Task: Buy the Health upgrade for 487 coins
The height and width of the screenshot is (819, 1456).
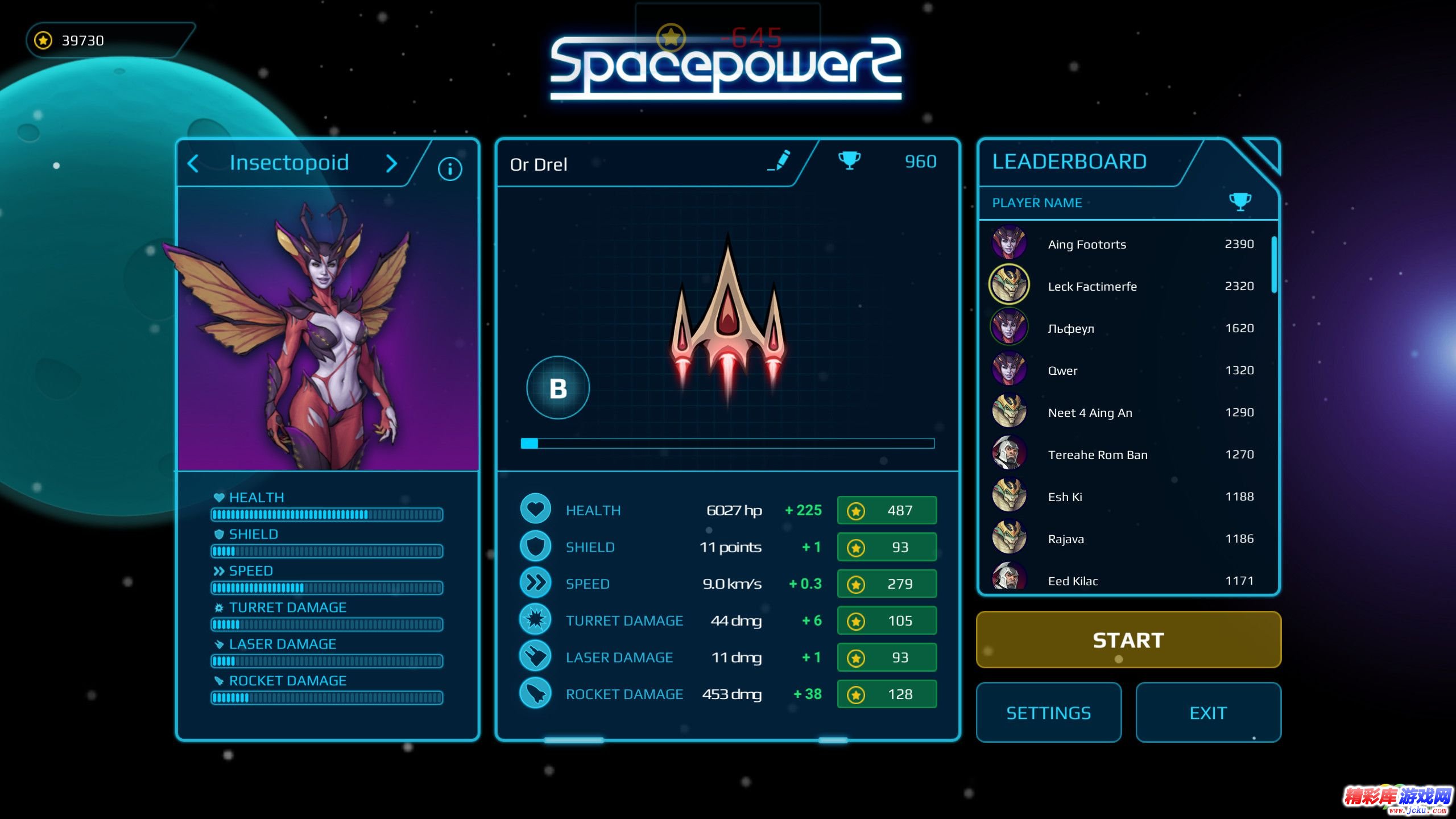Action: pyautogui.click(x=886, y=510)
